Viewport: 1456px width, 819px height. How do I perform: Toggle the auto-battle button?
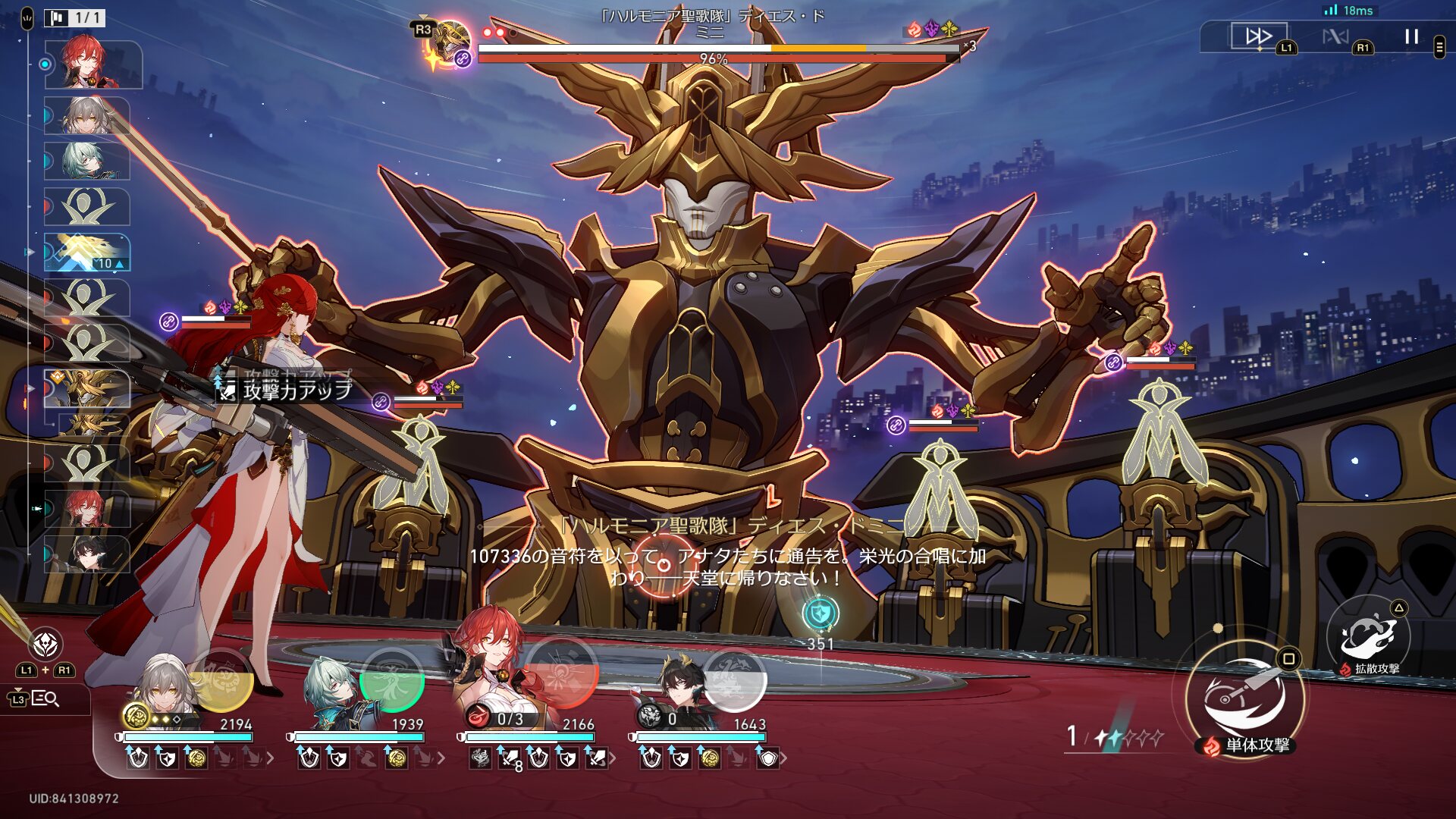coord(1335,36)
